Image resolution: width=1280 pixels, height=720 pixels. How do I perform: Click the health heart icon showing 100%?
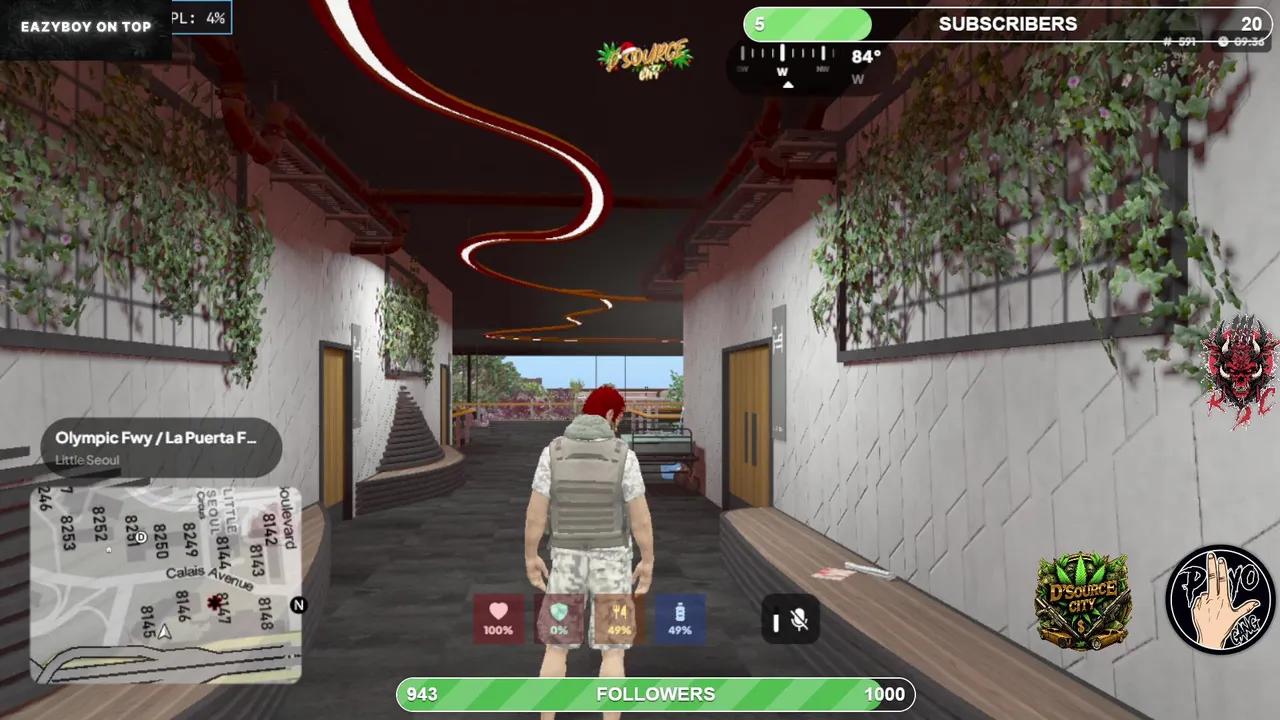(498, 620)
